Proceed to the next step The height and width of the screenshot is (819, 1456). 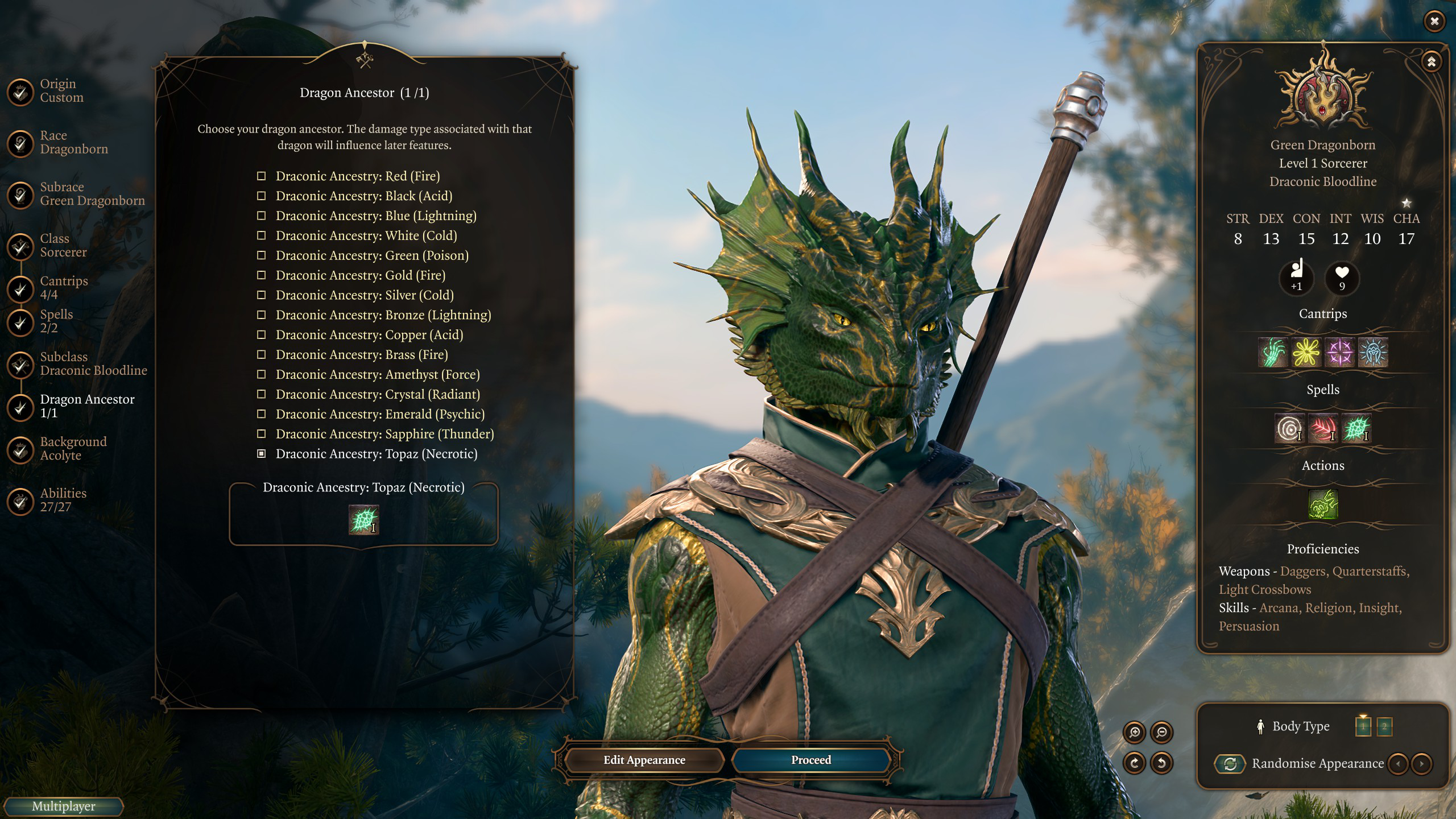tap(810, 760)
